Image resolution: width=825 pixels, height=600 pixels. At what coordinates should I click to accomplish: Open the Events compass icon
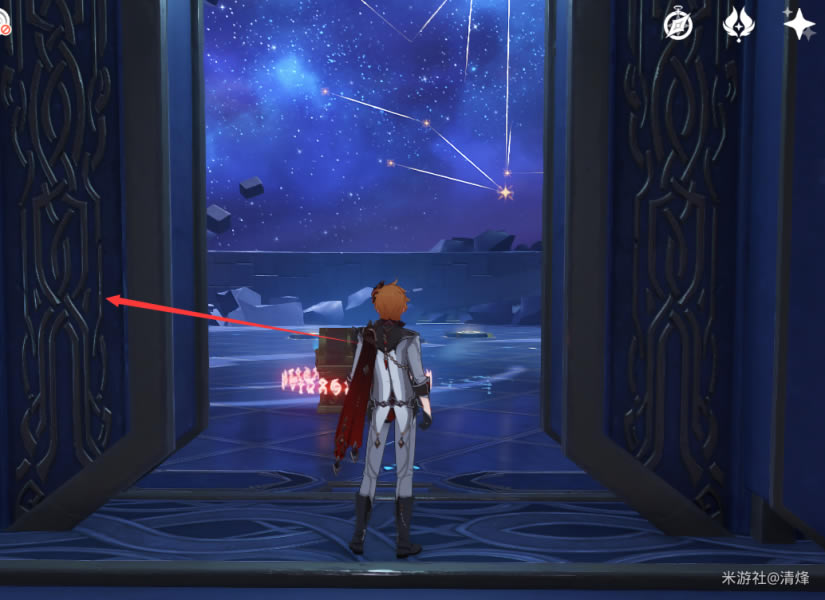point(678,25)
